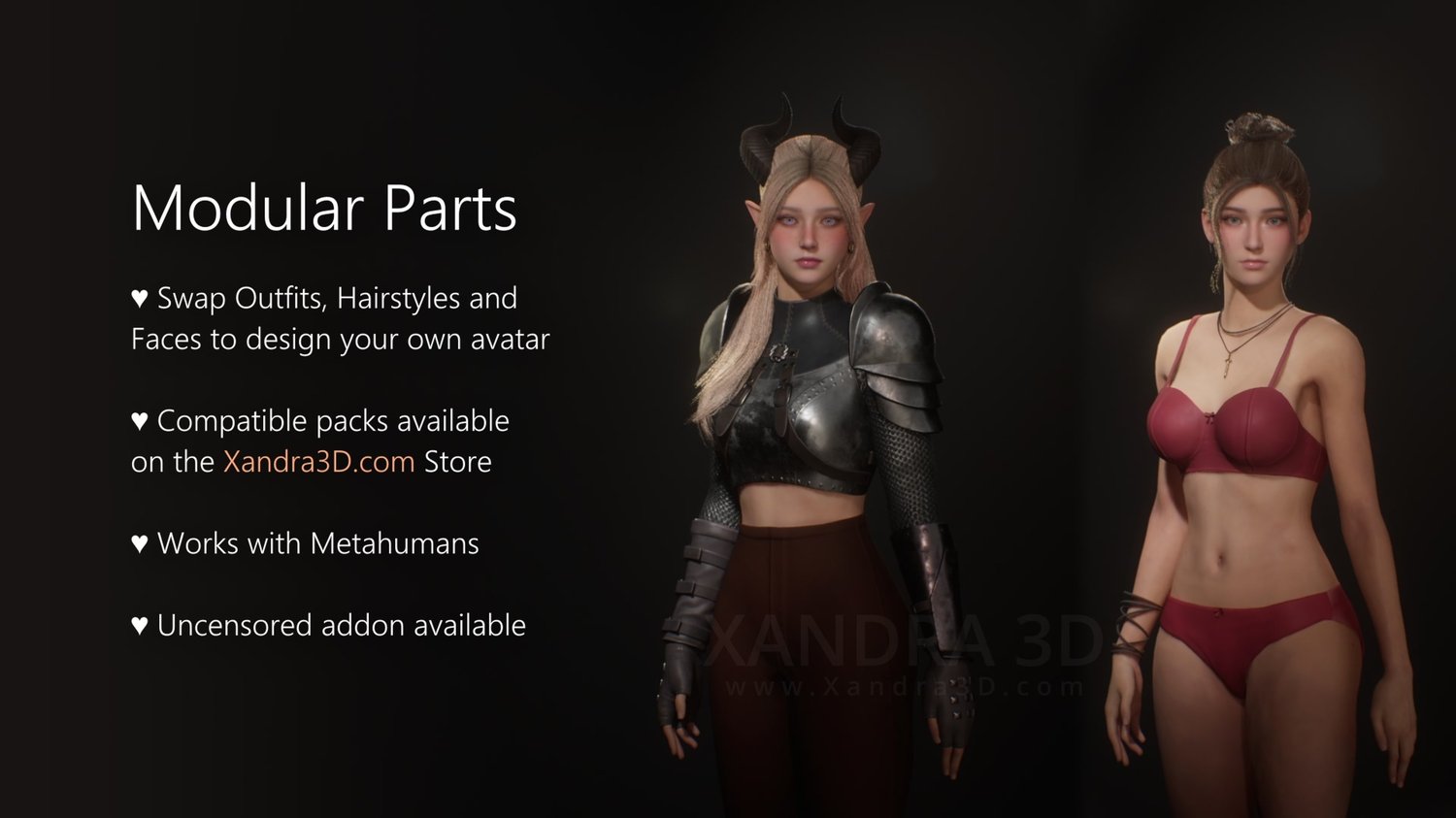Open the orange Xandra3D.com store link

coord(318,462)
